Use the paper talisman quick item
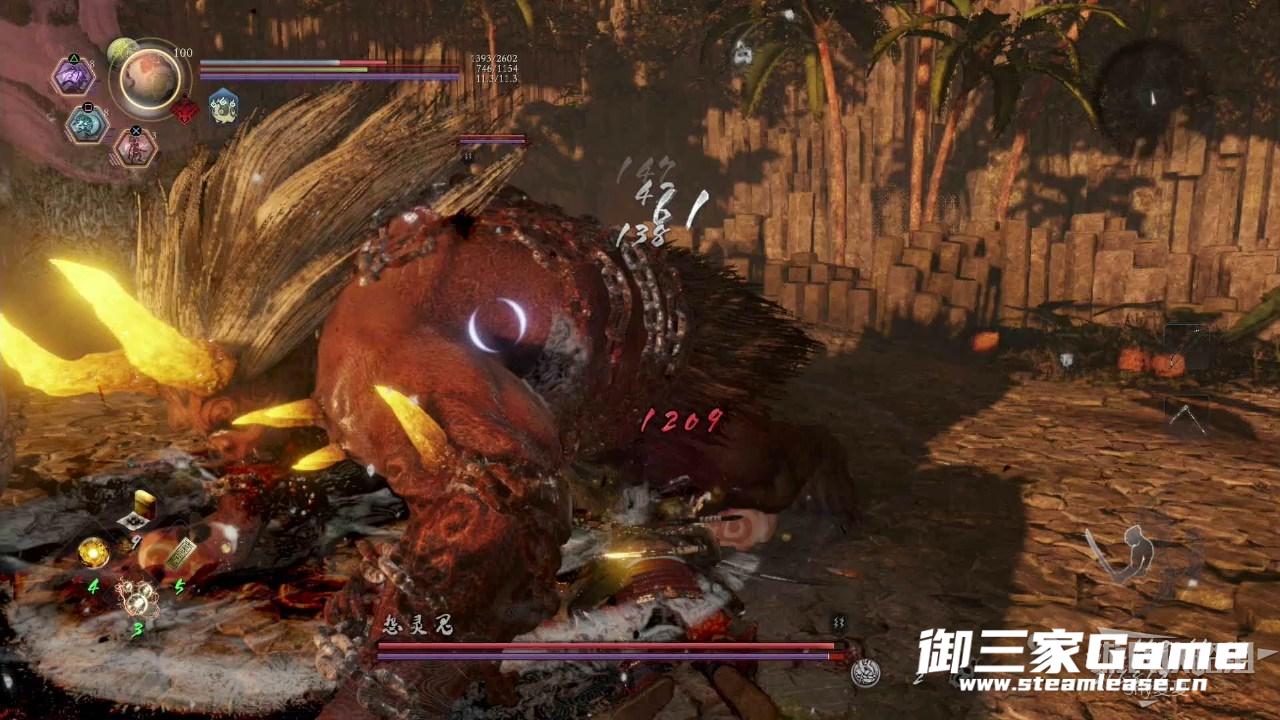This screenshot has width=1280, height=720. (x=181, y=553)
